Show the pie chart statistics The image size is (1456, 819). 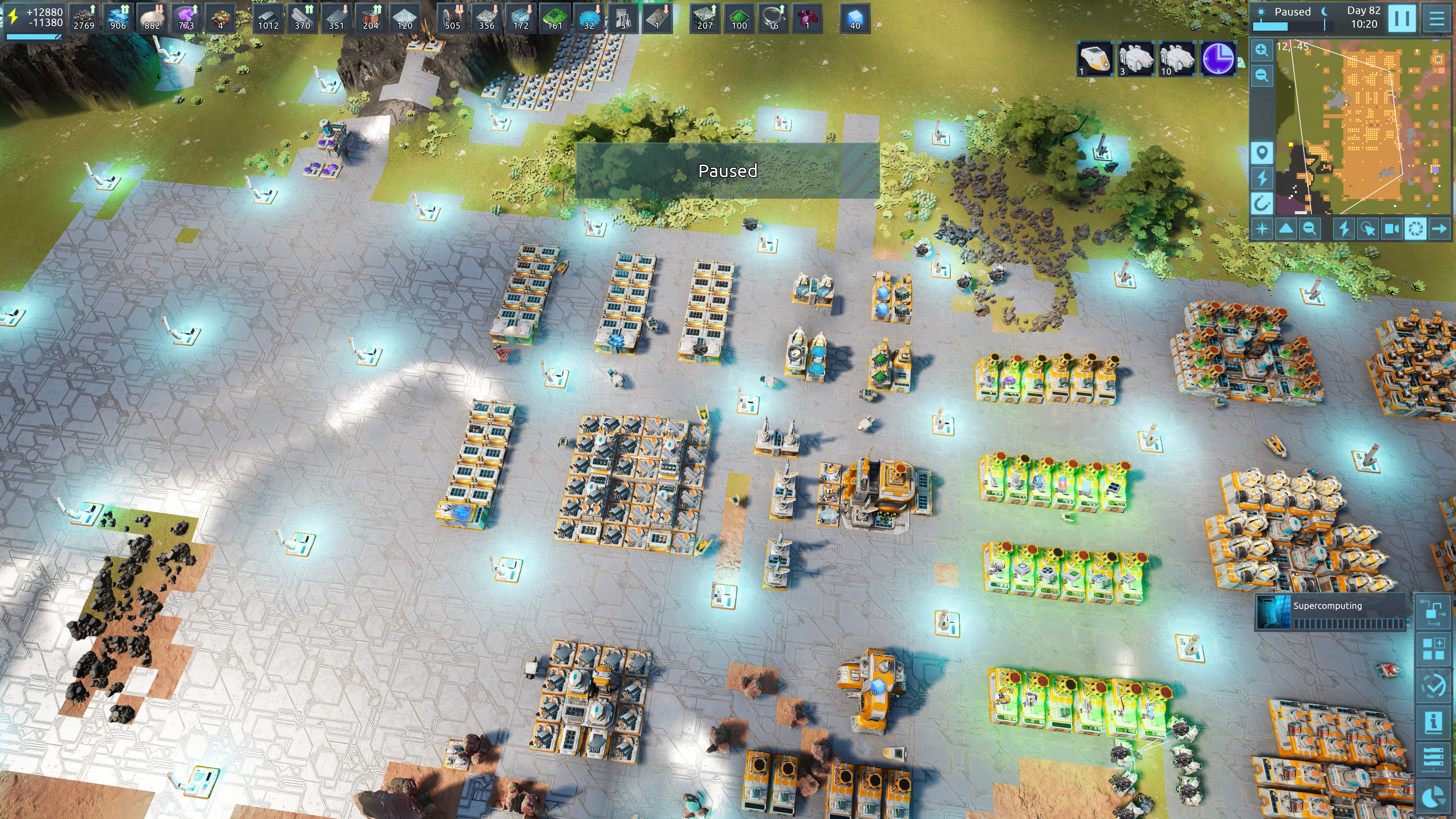(1433, 797)
